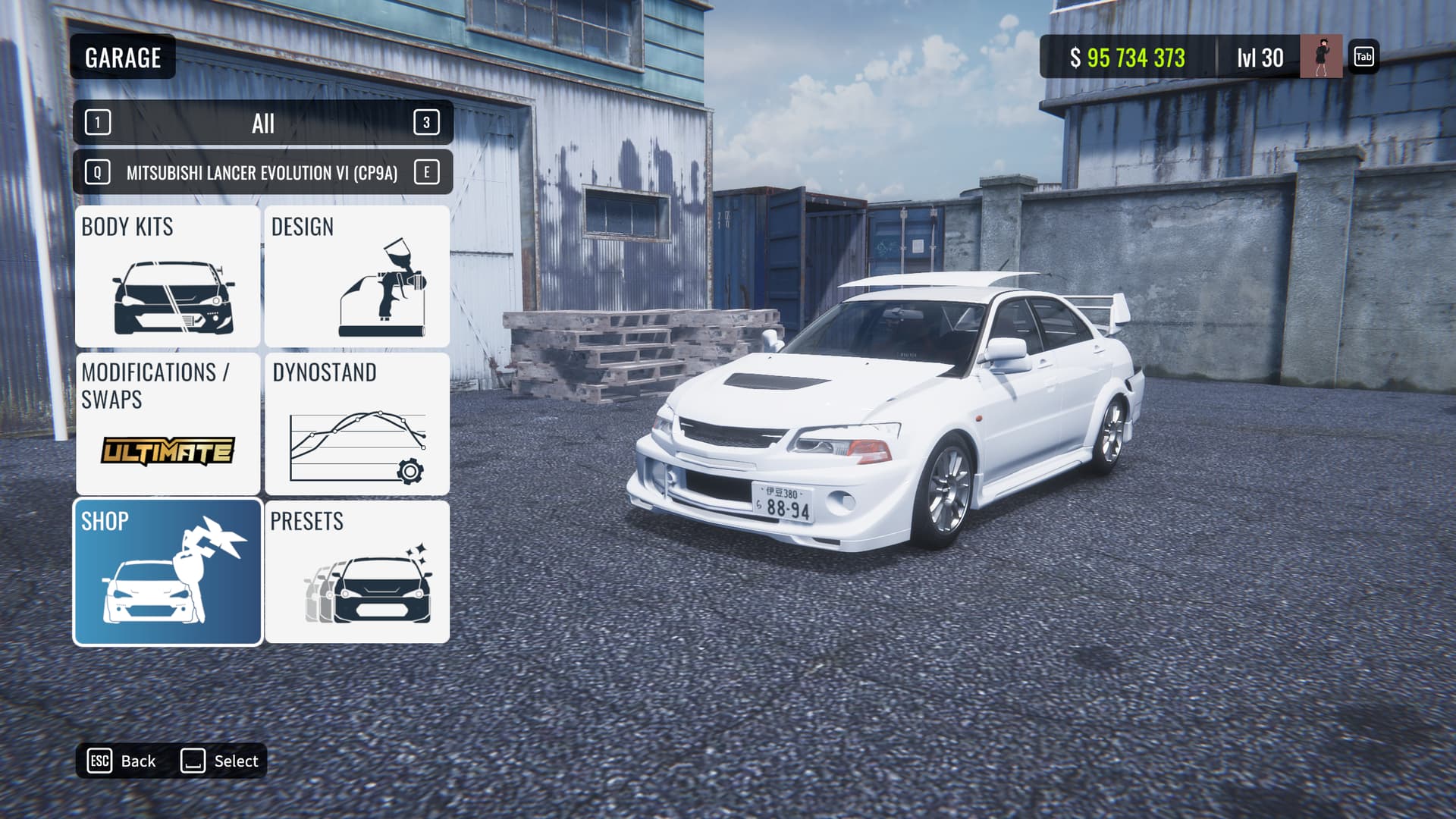
Task: Enter the car Shop
Action: click(x=168, y=572)
